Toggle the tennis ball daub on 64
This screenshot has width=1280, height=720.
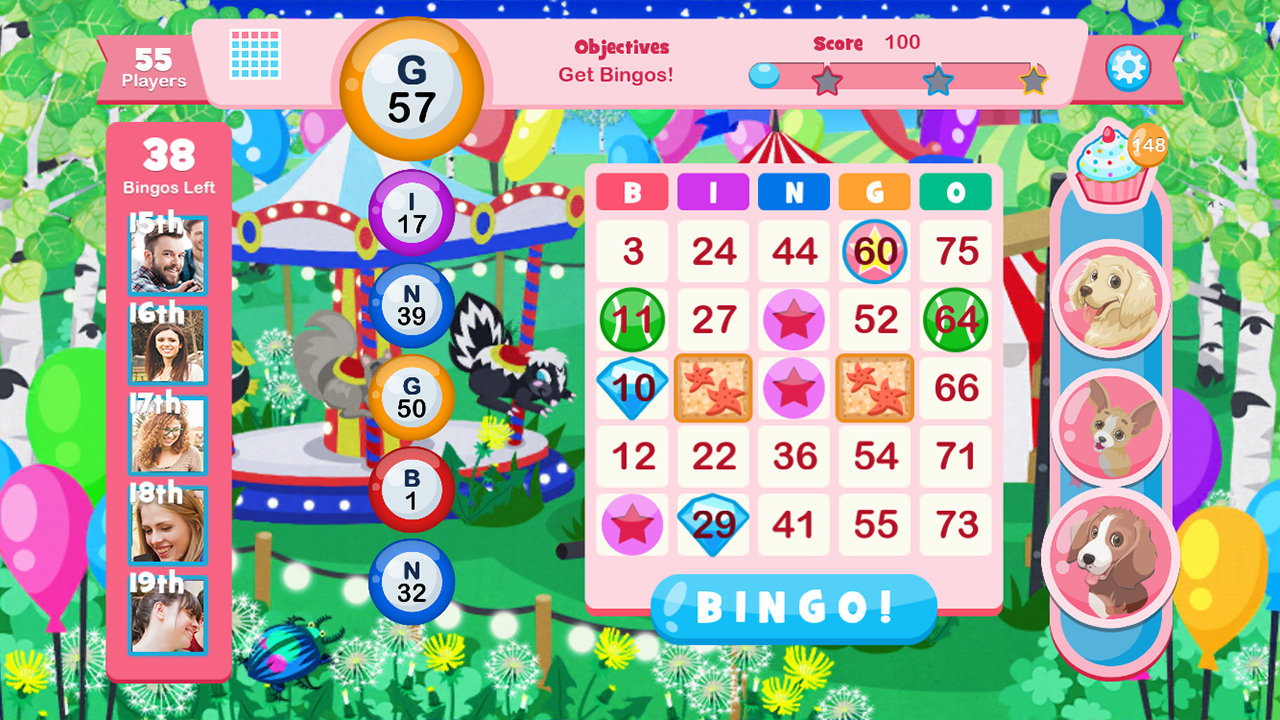(955, 320)
